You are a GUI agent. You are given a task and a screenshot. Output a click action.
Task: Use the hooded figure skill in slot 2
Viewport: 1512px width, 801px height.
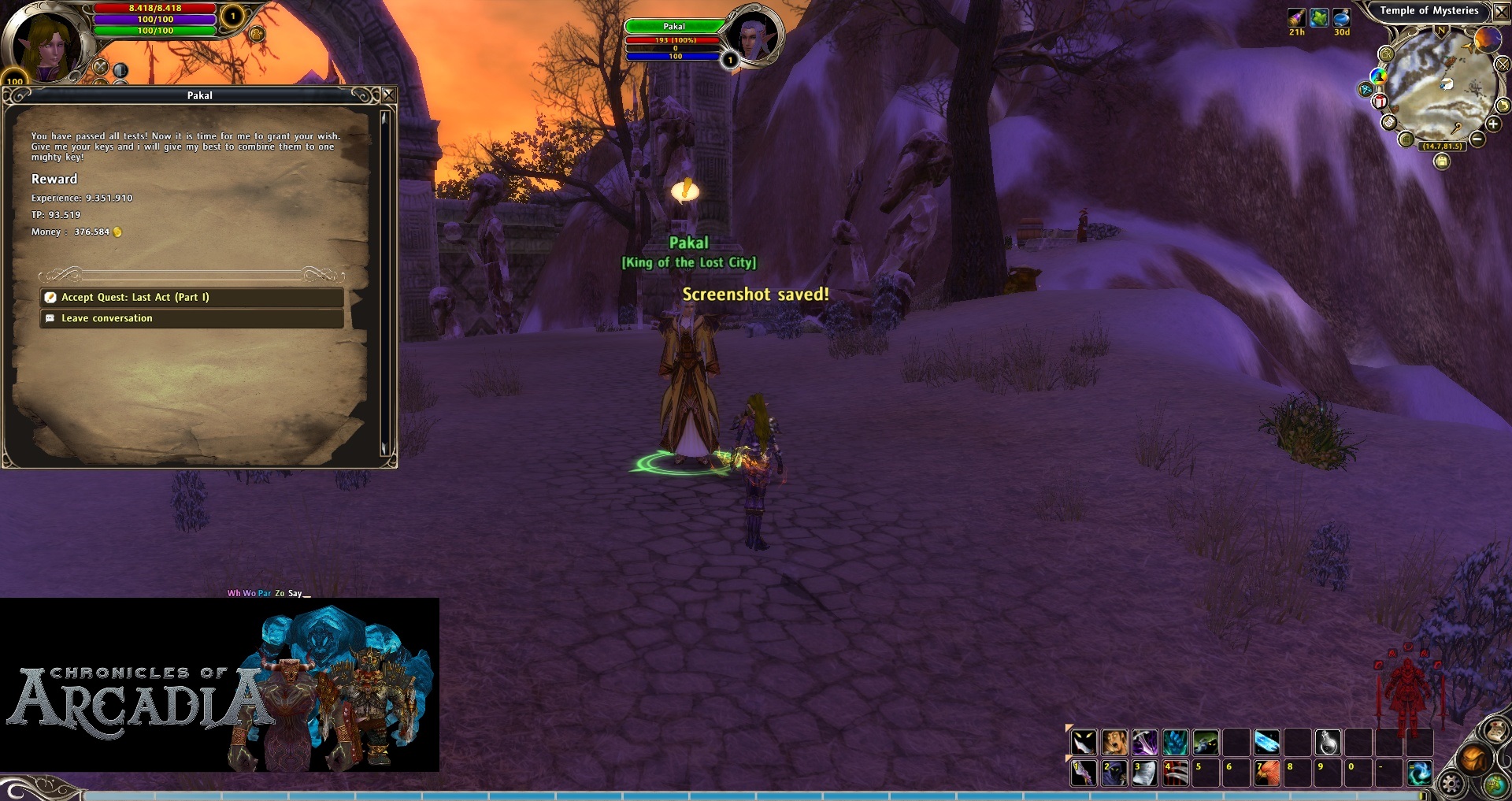point(1114,773)
